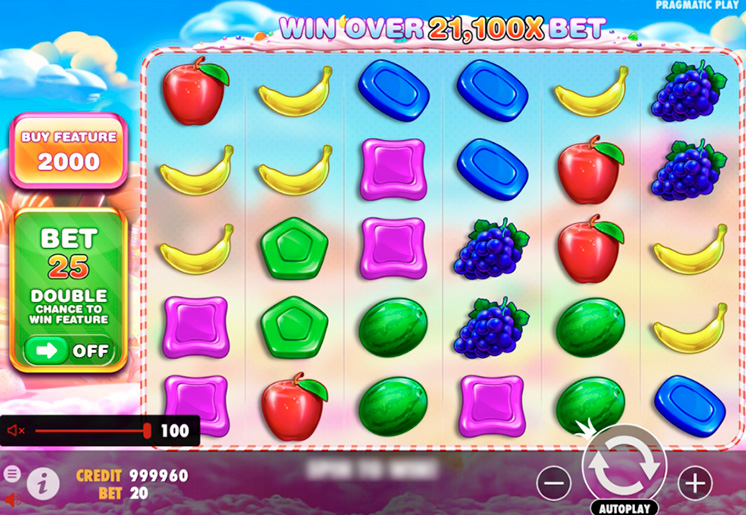The image size is (746, 515).
Task: Increase the bet with the plus button
Action: pos(695,483)
